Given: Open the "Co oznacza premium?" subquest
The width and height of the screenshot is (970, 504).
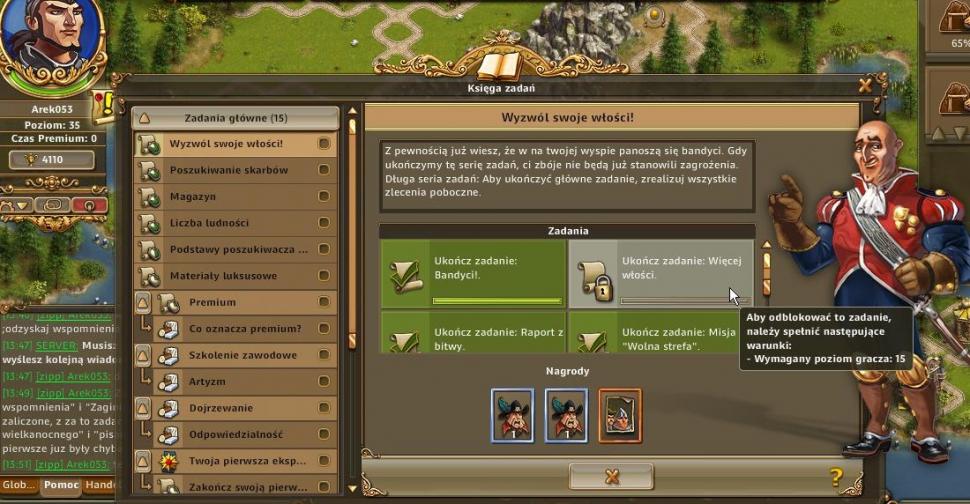Looking at the screenshot, I should [x=245, y=329].
